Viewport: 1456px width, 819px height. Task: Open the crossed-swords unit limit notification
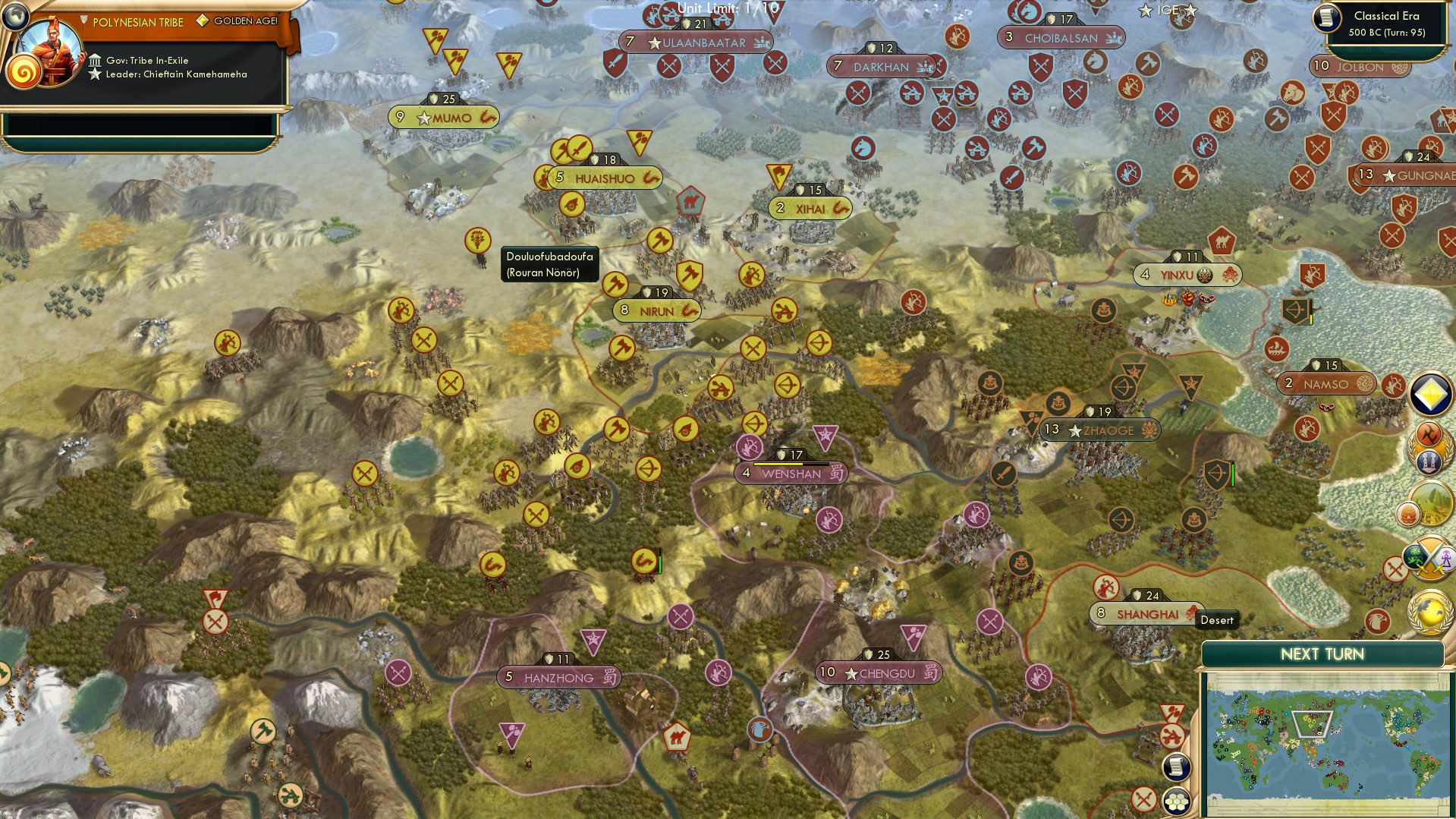tap(1431, 560)
